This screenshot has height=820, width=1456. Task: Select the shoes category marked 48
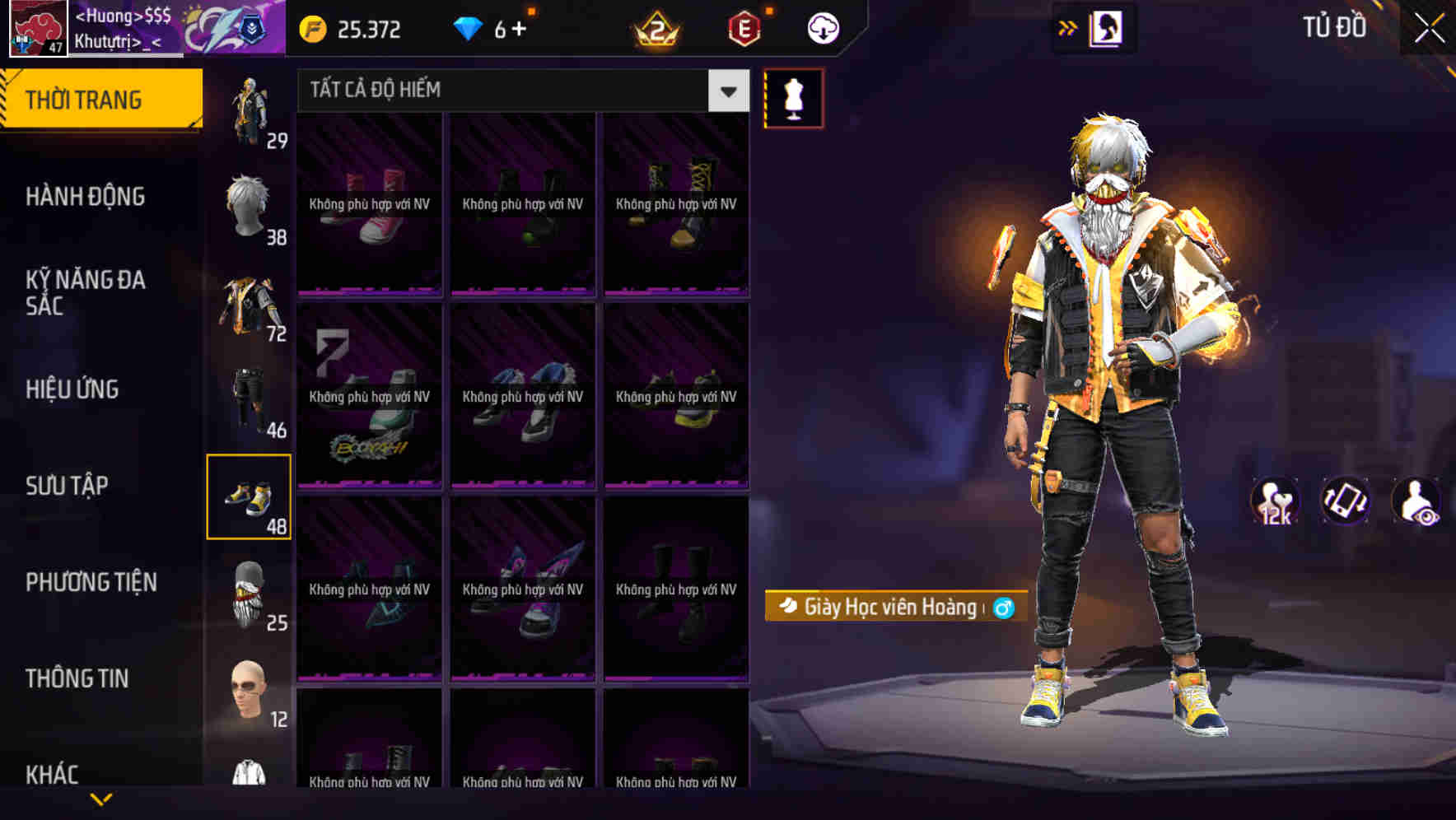250,496
